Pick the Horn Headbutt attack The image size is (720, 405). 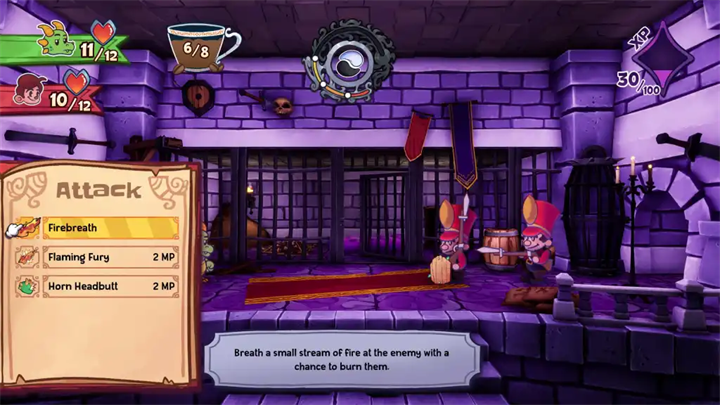pos(98,286)
